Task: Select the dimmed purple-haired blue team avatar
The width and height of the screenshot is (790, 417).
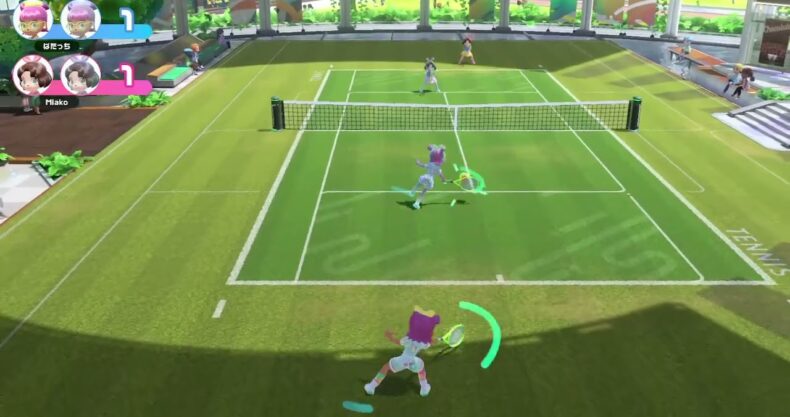Action: click(80, 18)
